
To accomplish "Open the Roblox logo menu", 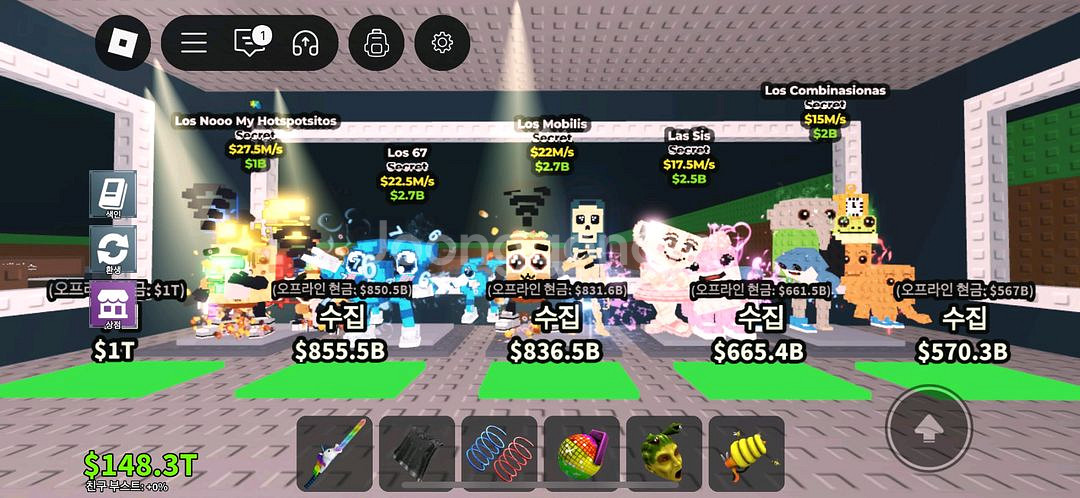I will [123, 42].
